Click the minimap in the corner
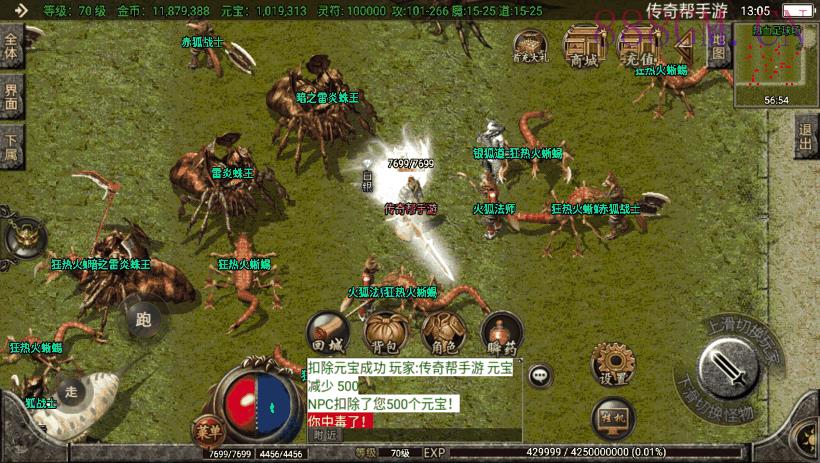The width and height of the screenshot is (820, 463). (776, 65)
